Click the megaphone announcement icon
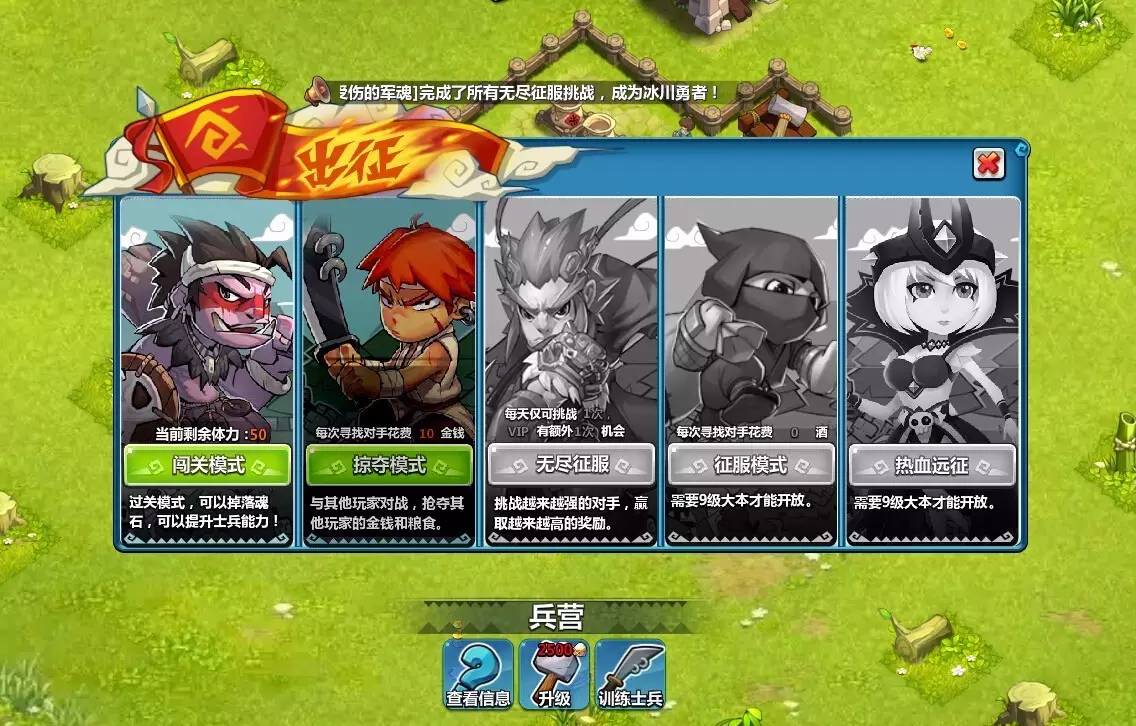 320,91
